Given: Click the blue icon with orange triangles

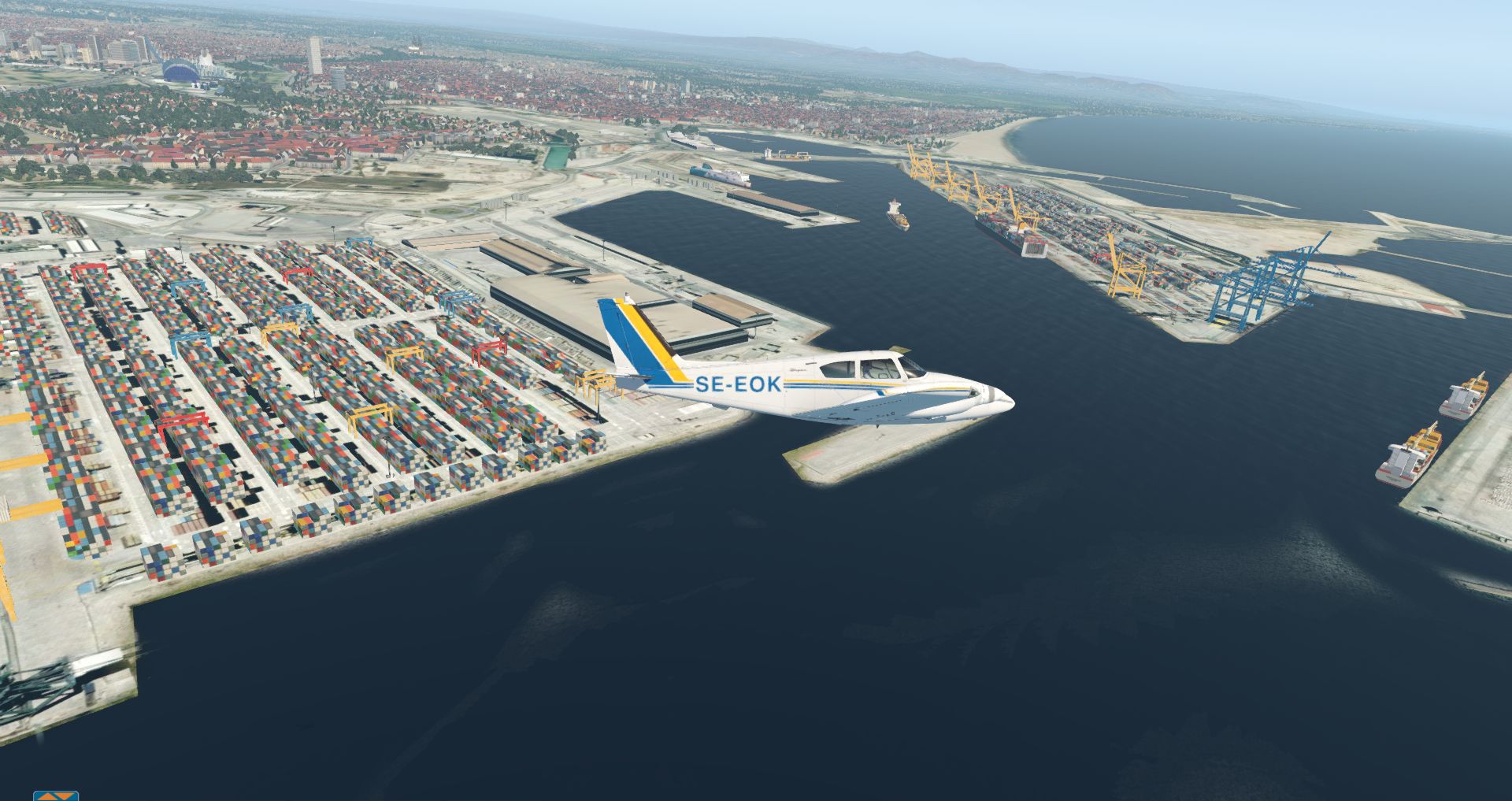Looking at the screenshot, I should (56, 795).
